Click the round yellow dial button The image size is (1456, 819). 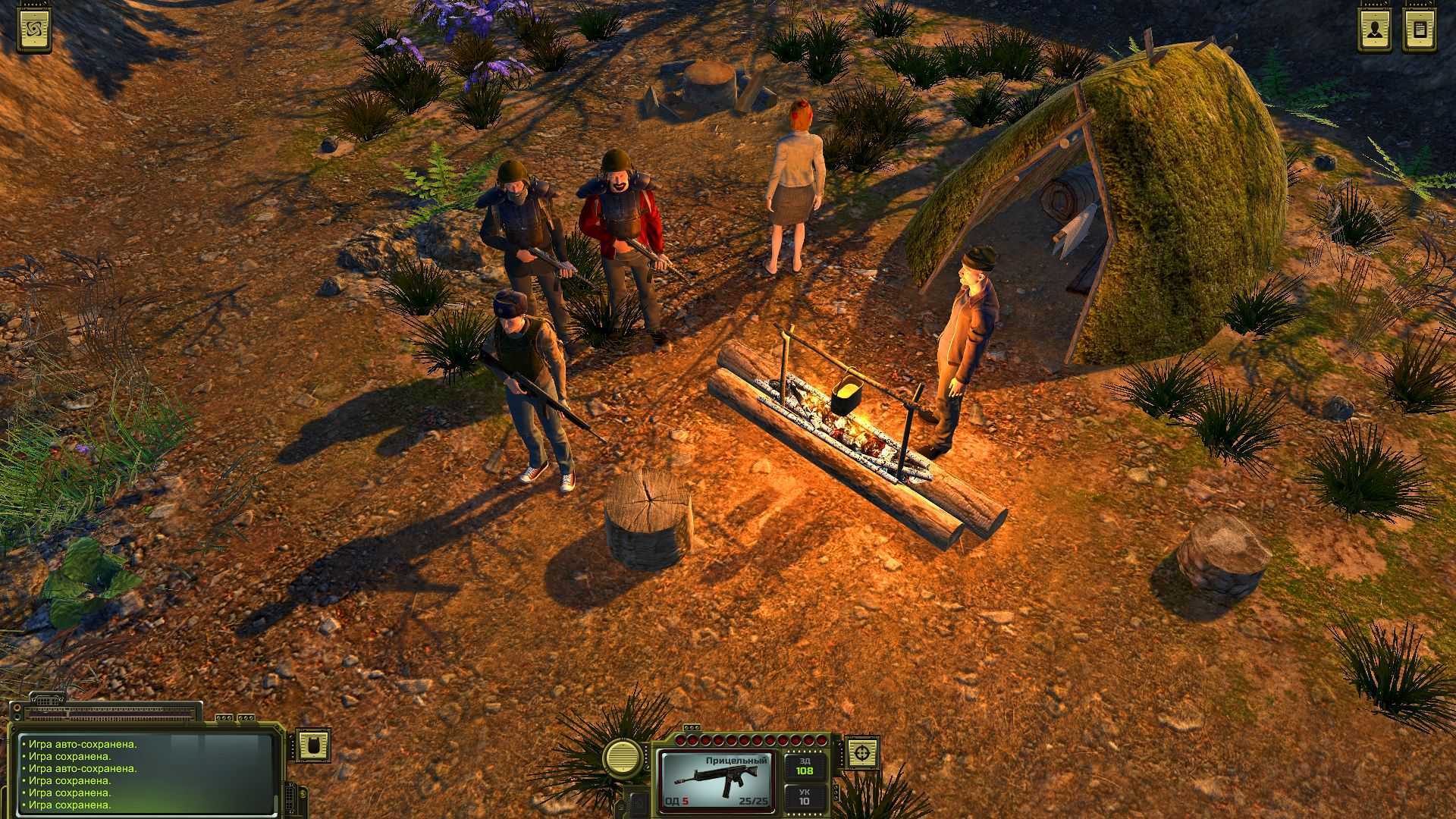pyautogui.click(x=622, y=755)
